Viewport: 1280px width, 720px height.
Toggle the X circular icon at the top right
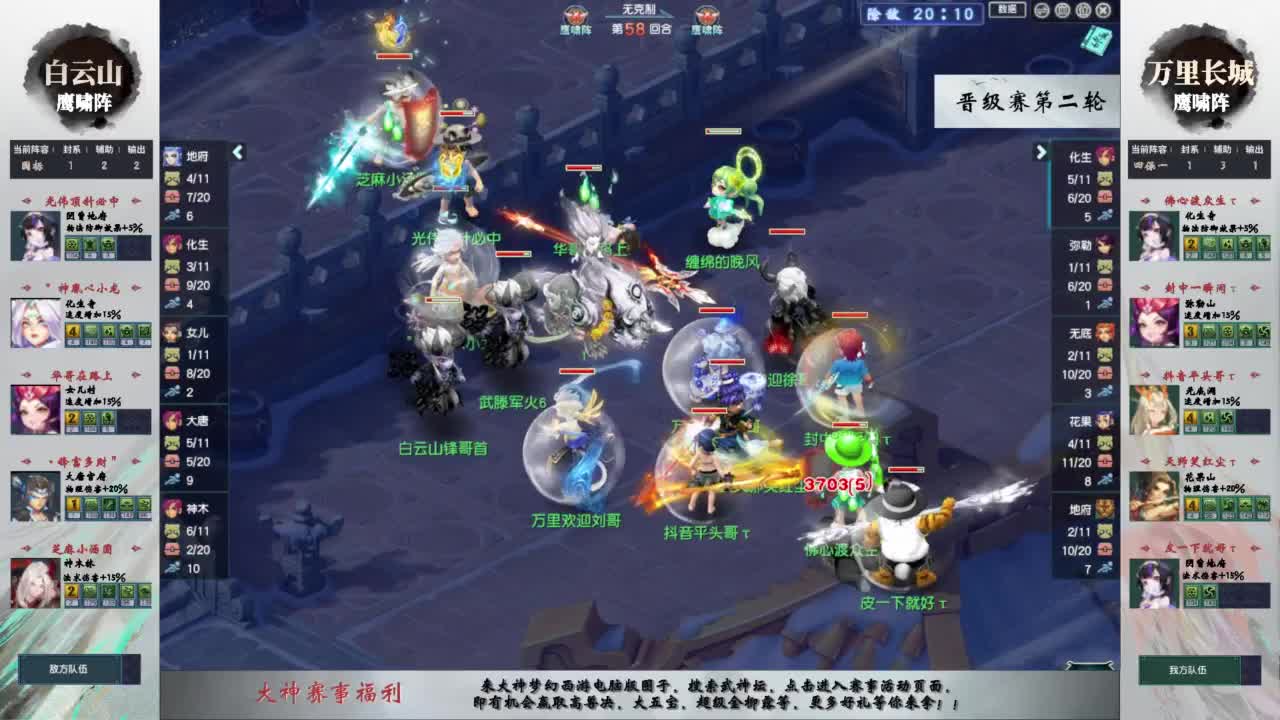click(x=1103, y=11)
